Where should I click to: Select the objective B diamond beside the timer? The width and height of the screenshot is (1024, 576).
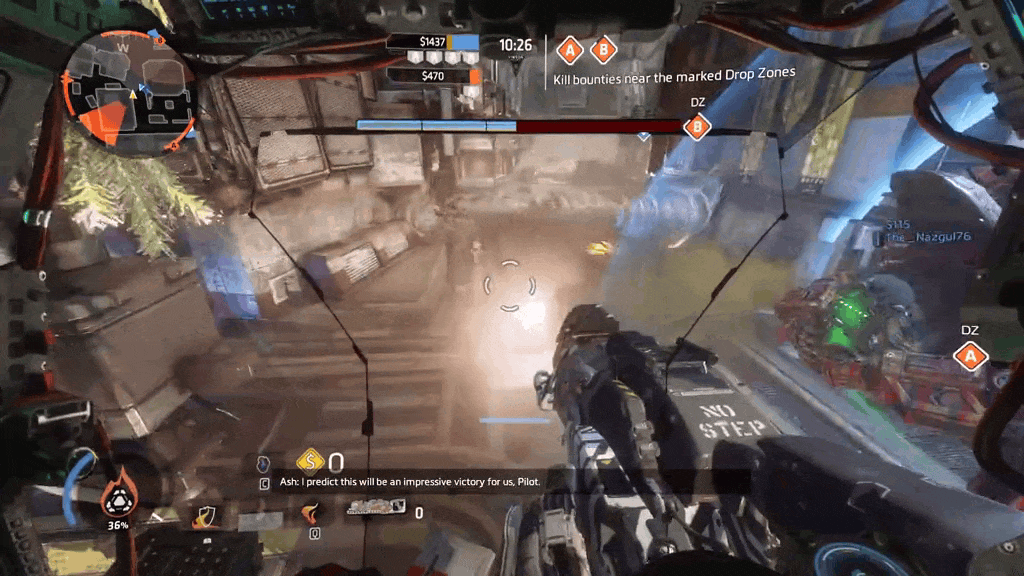(x=602, y=49)
